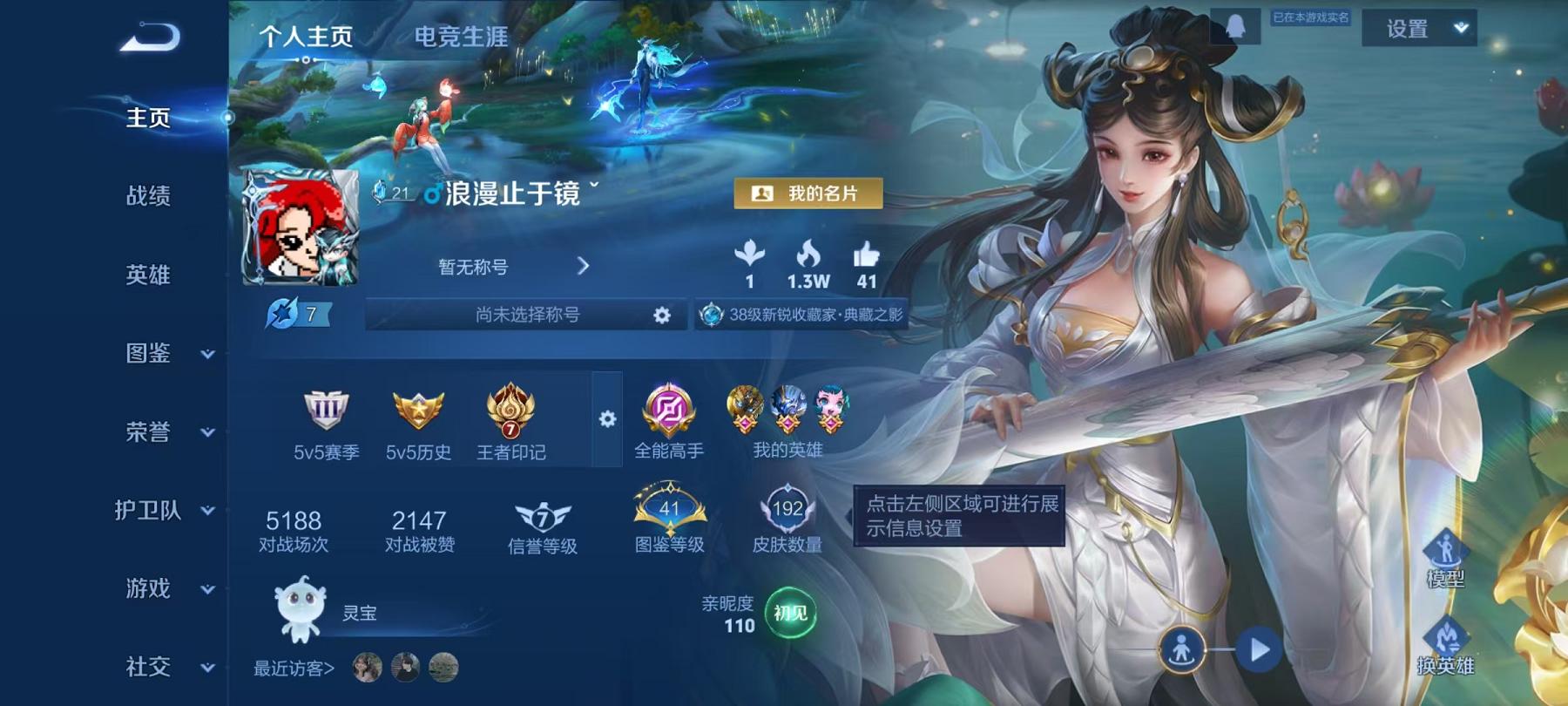This screenshot has width=1568, height=706.
Task: Expand the 荣誉 sidebar section
Action: coord(146,431)
